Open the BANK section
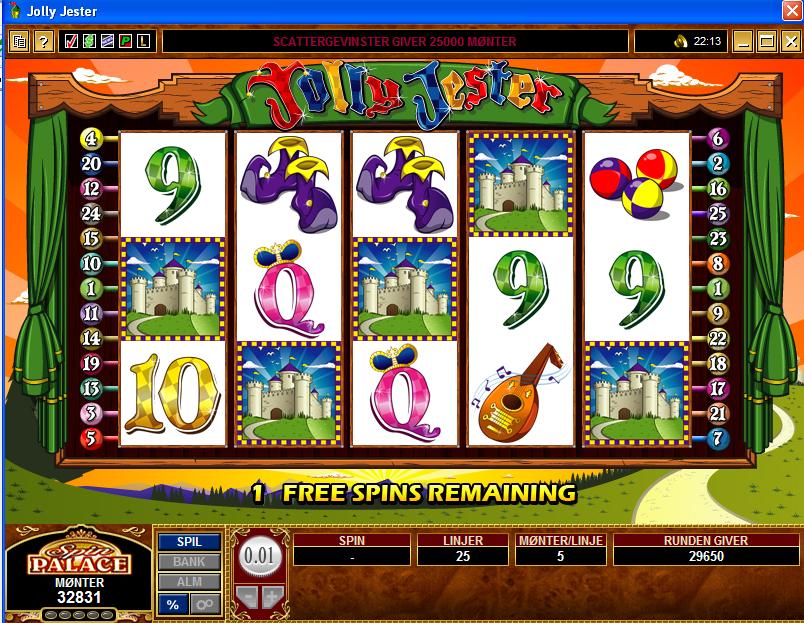The image size is (804, 623). coord(189,562)
